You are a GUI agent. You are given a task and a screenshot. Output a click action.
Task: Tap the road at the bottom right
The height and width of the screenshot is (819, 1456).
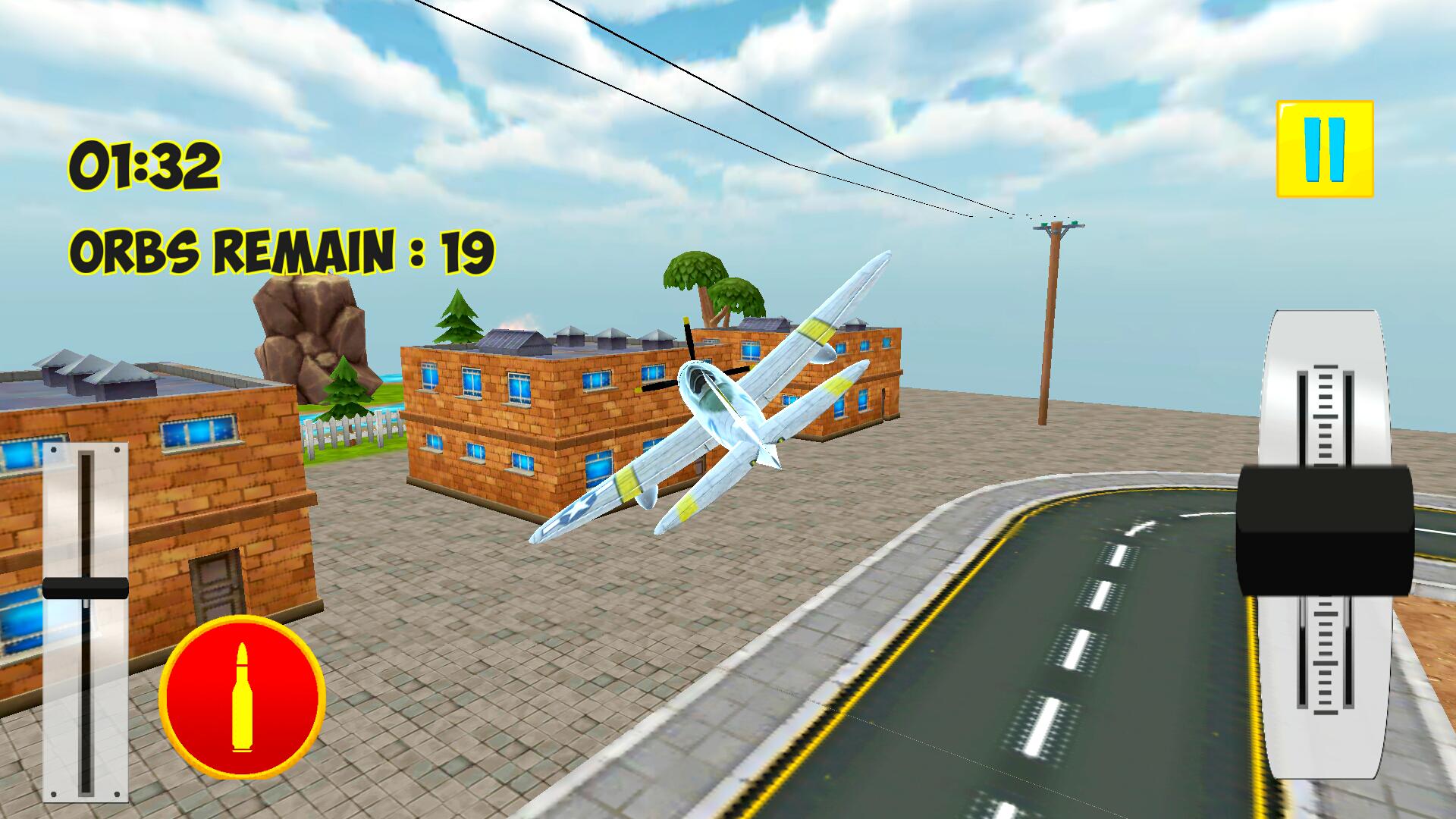click(1062, 720)
